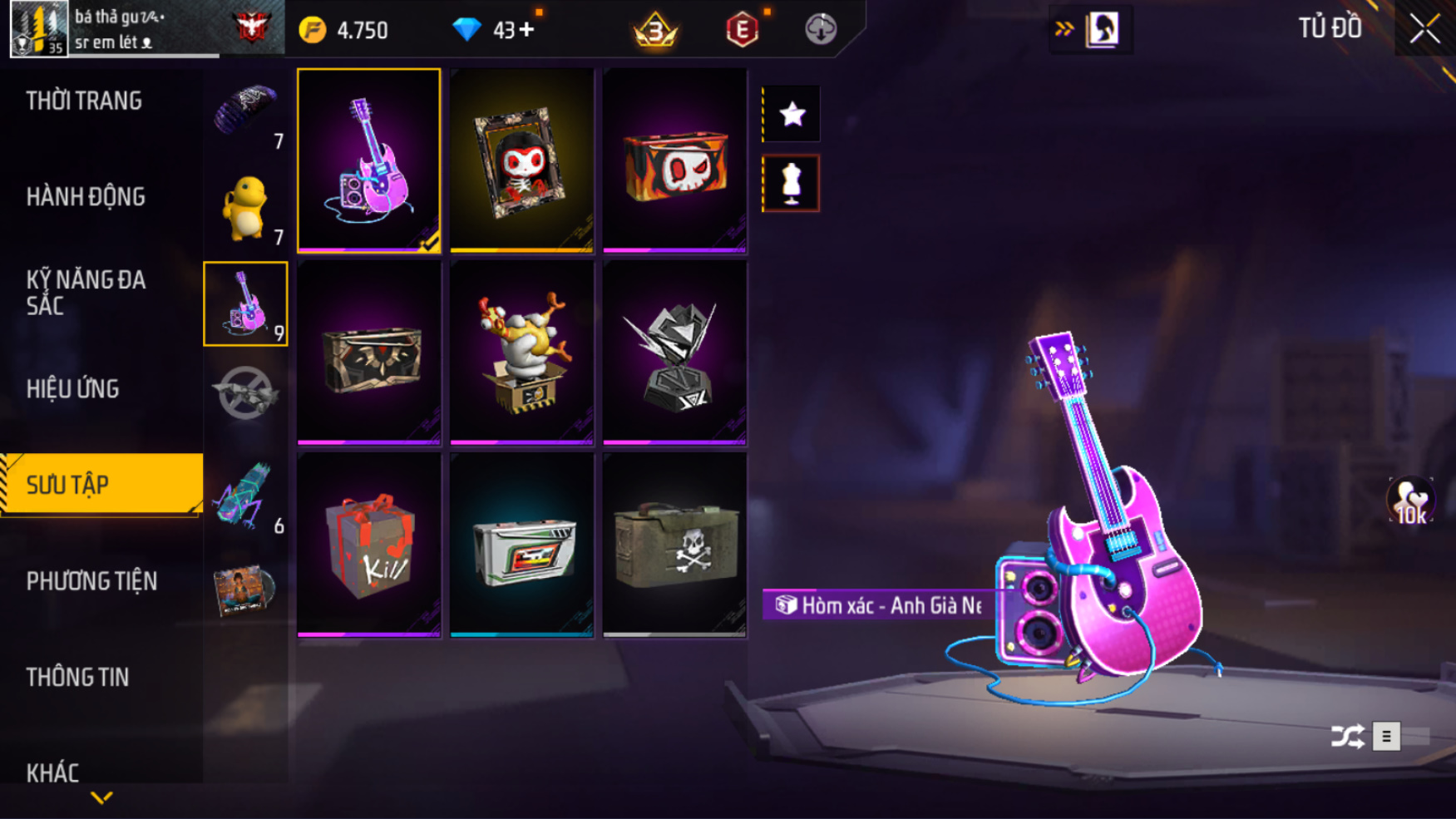Open the yellow duck subcategory
1456x819 pixels.
coord(245,208)
